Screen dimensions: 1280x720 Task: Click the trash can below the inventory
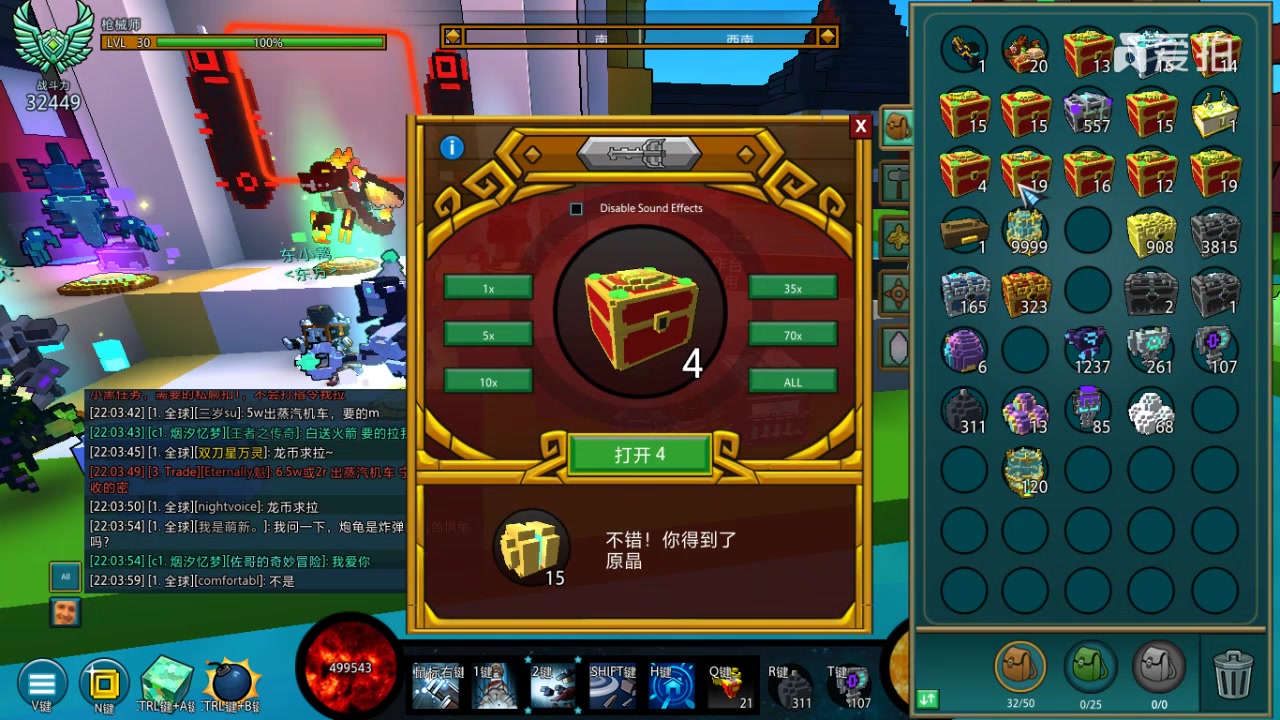tap(1232, 675)
